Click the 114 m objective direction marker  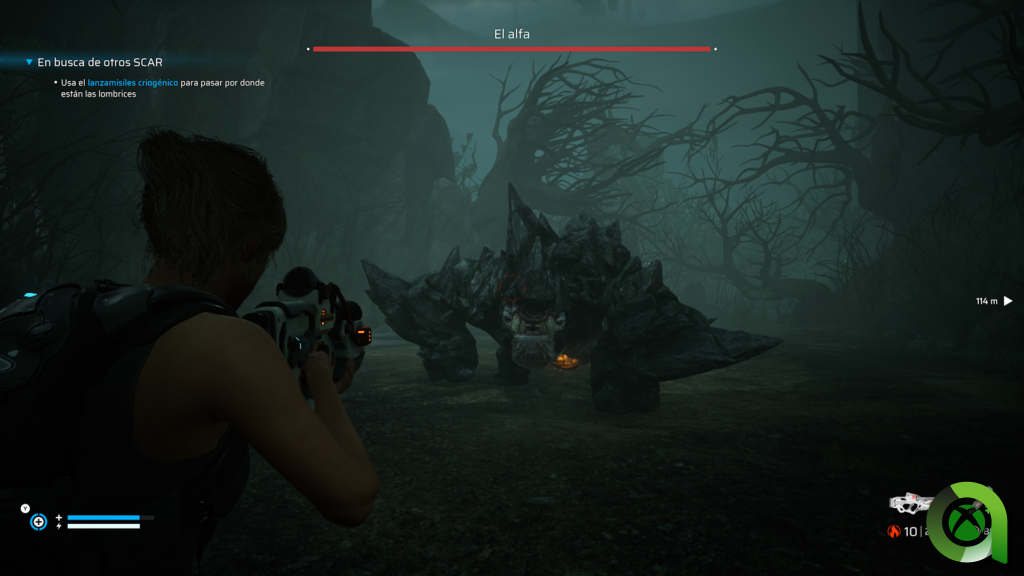click(x=1007, y=301)
